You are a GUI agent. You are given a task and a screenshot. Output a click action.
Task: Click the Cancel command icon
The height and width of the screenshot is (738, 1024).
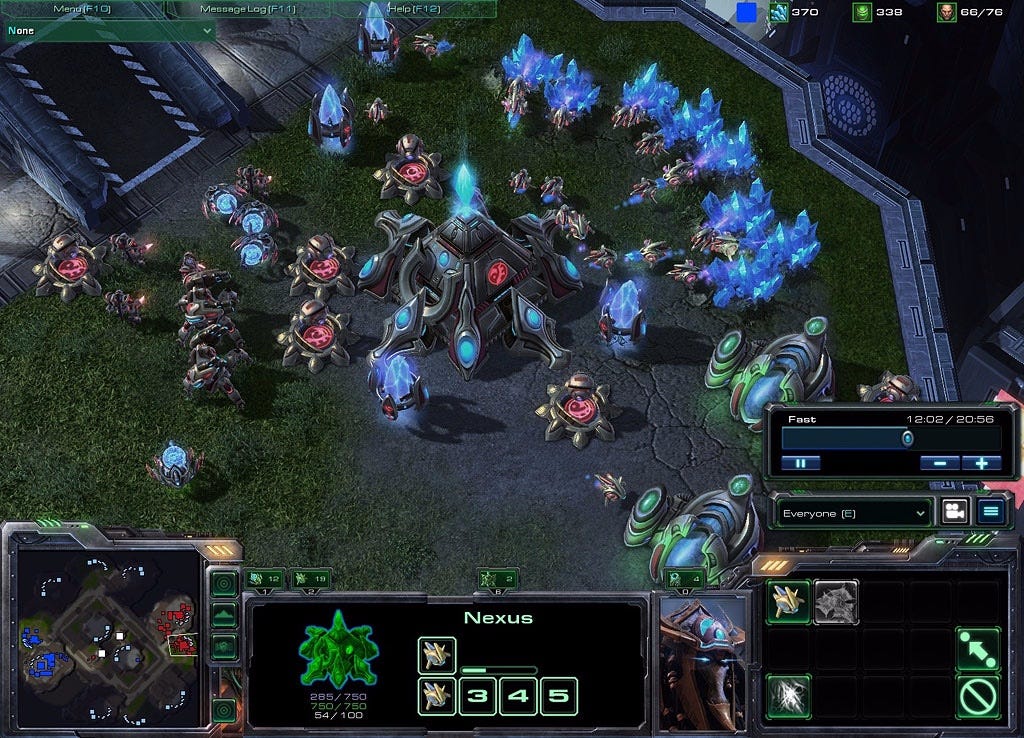[x=977, y=695]
